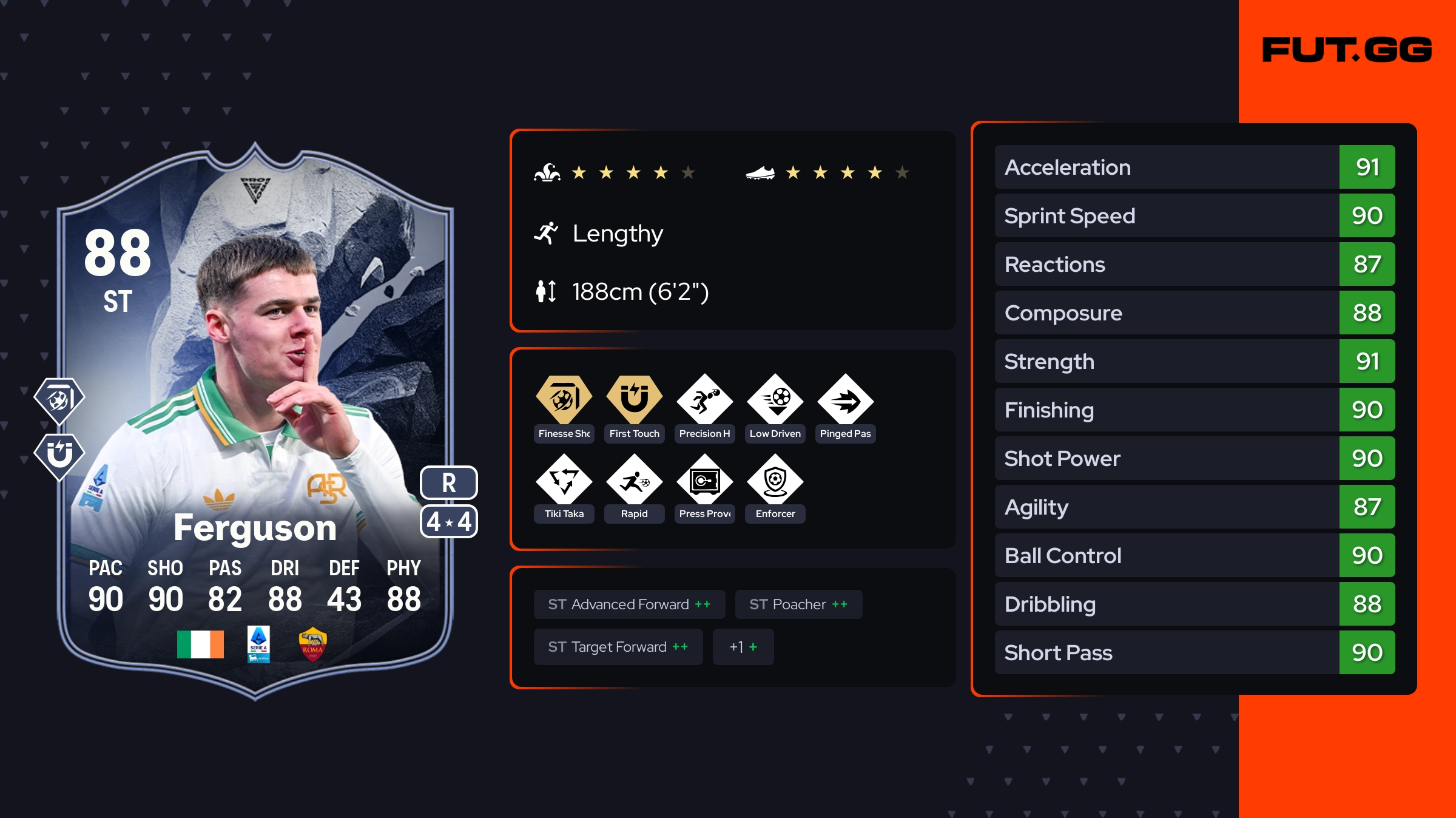Click the Press Proven playstyle icon

pyautogui.click(x=704, y=481)
